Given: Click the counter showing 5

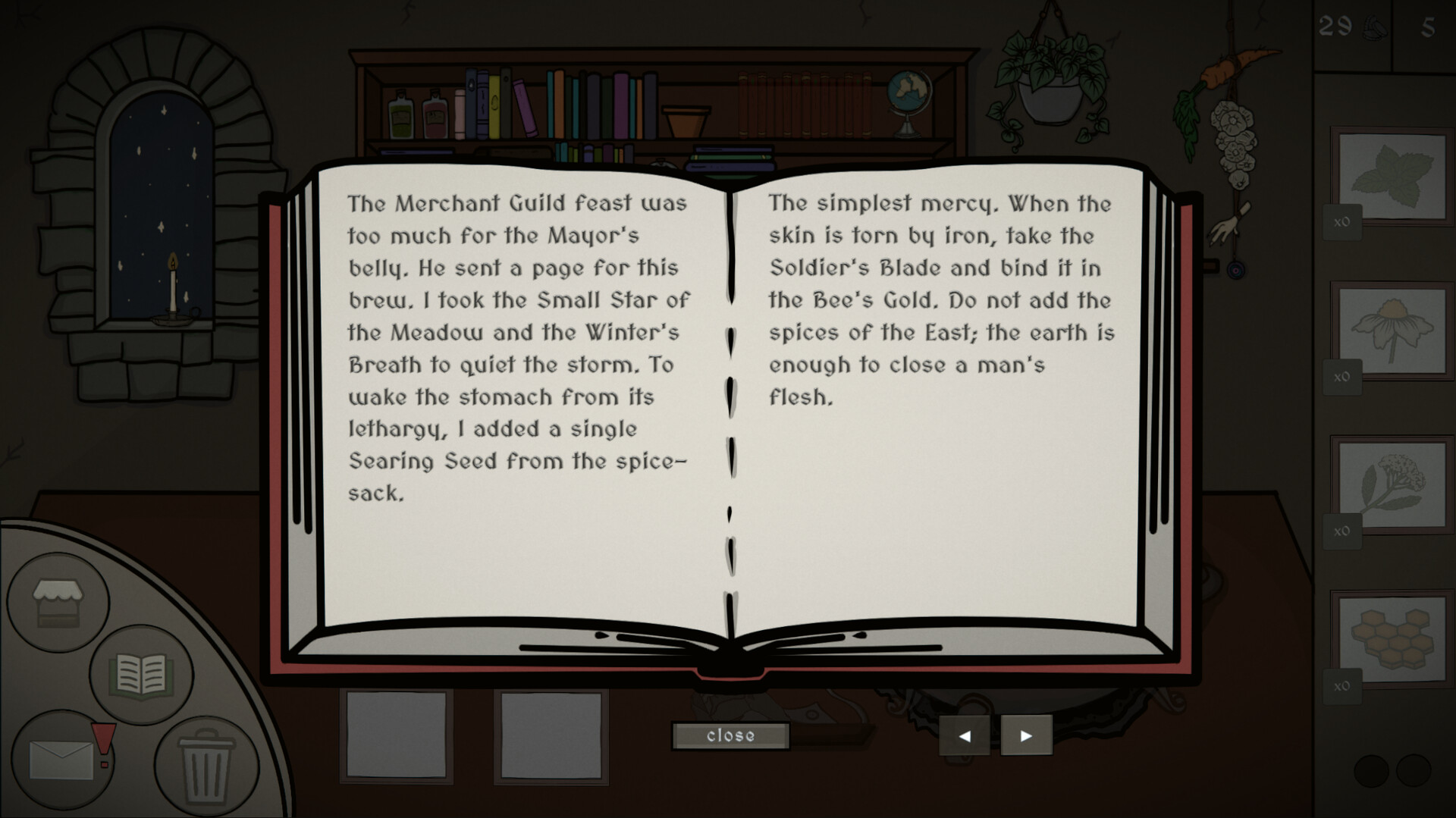Looking at the screenshot, I should (x=1430, y=25).
